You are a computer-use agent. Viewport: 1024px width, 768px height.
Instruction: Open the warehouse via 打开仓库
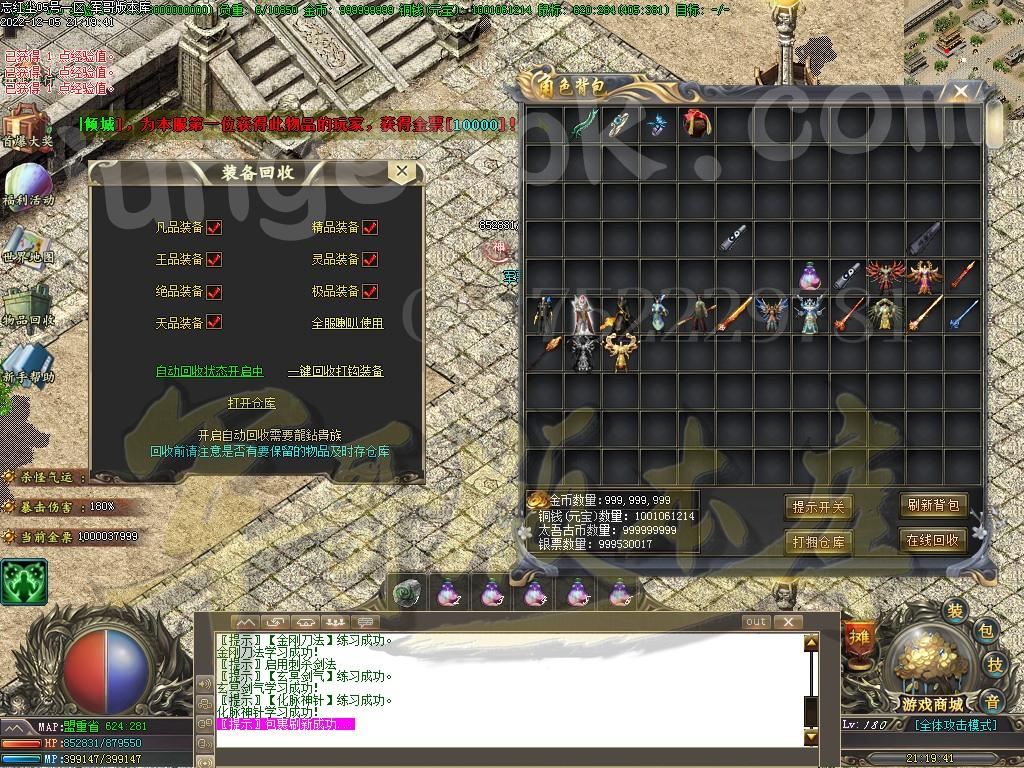pyautogui.click(x=251, y=403)
